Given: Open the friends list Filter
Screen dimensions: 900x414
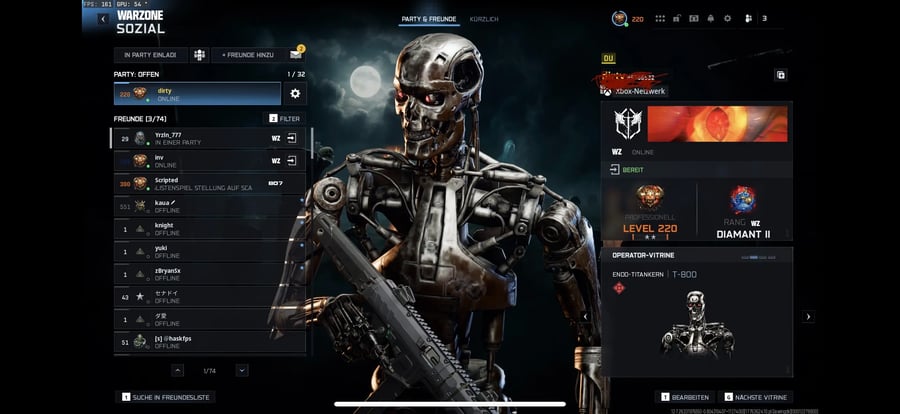Looking at the screenshot, I should pyautogui.click(x=283, y=118).
